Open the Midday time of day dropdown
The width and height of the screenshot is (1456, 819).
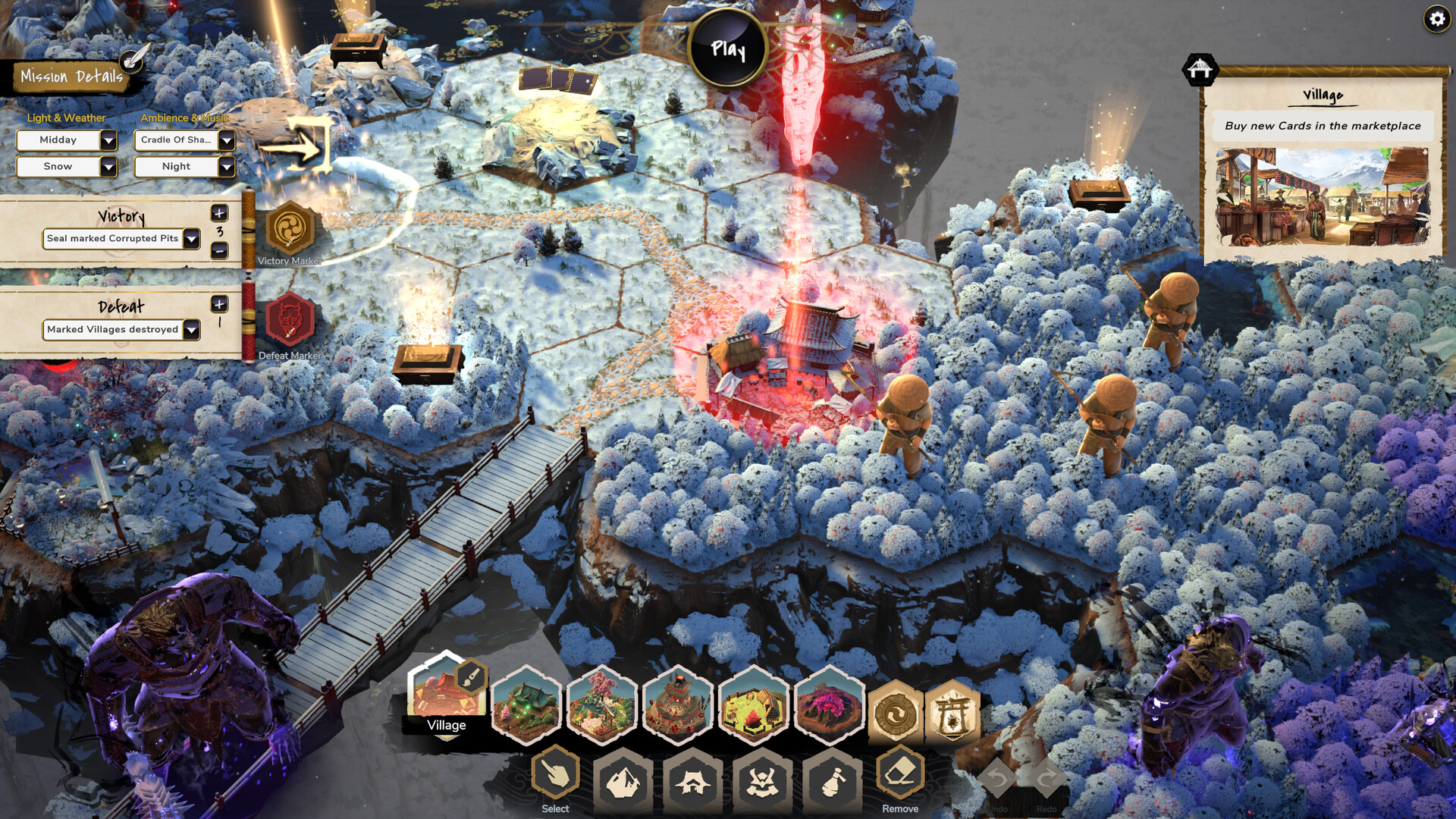click(x=108, y=140)
